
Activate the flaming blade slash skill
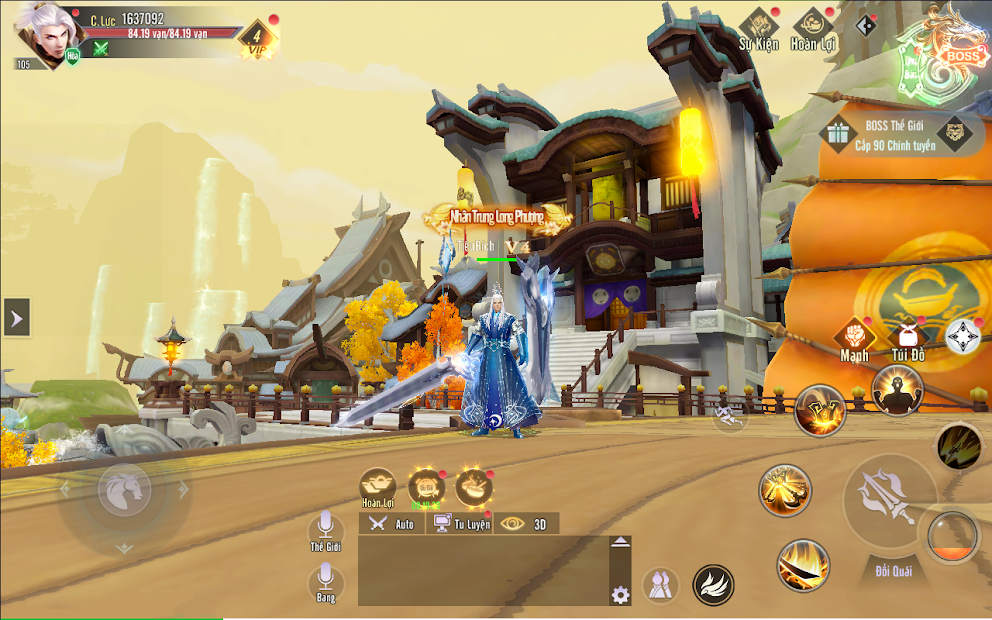[803, 565]
